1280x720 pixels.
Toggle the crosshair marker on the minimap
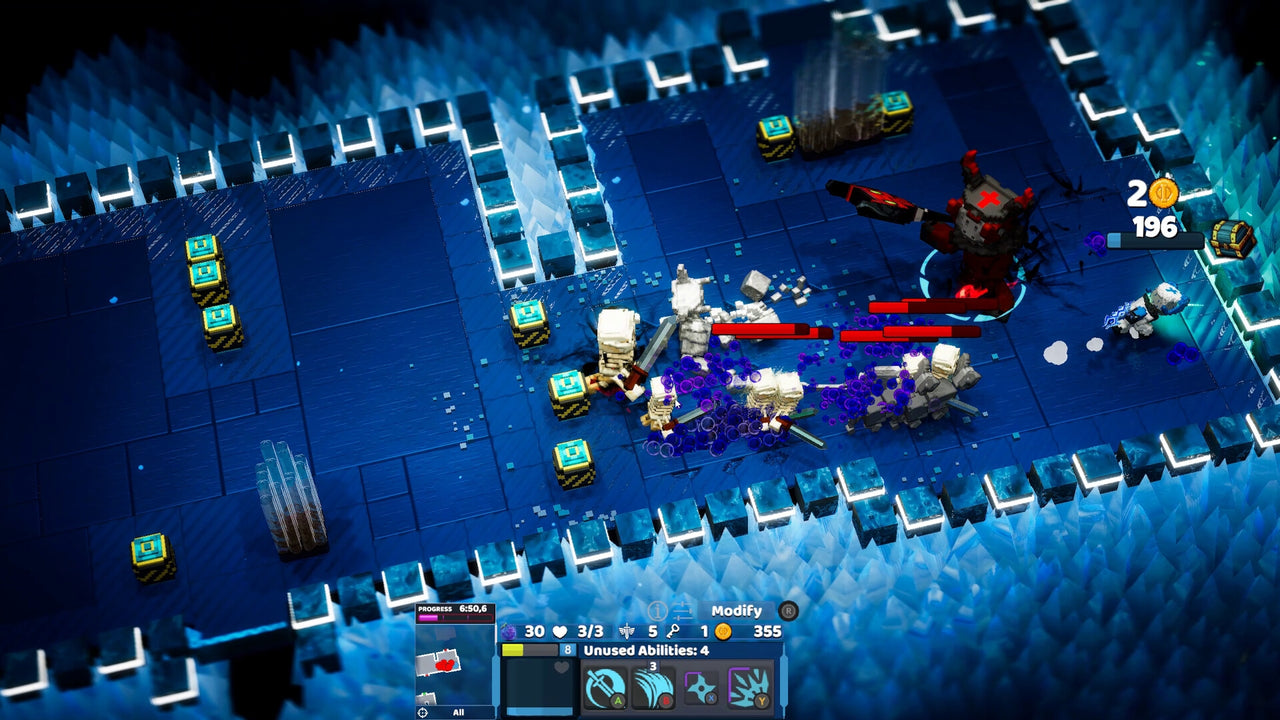423,710
